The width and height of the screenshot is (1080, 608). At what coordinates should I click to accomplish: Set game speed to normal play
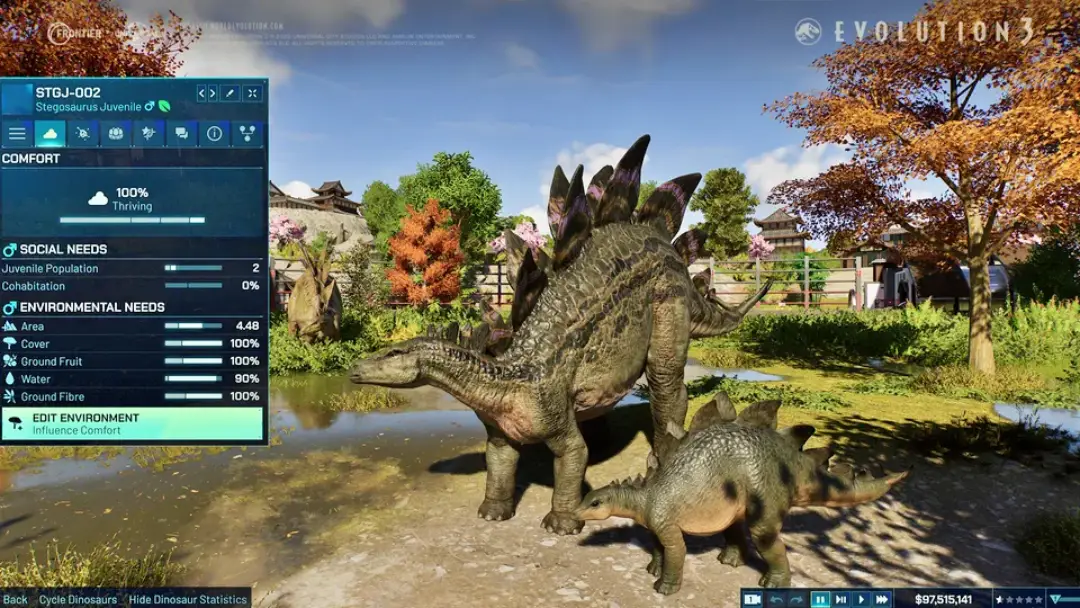(x=861, y=599)
